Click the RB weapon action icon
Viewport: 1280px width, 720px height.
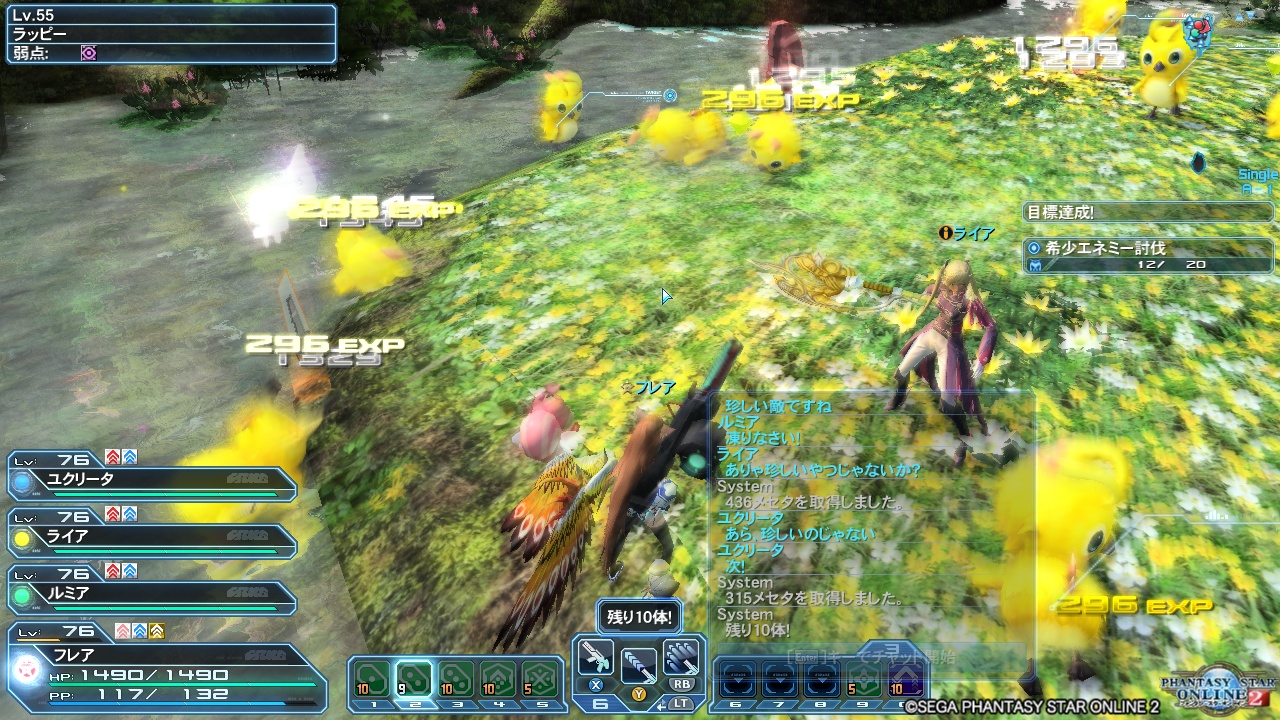coord(683,658)
